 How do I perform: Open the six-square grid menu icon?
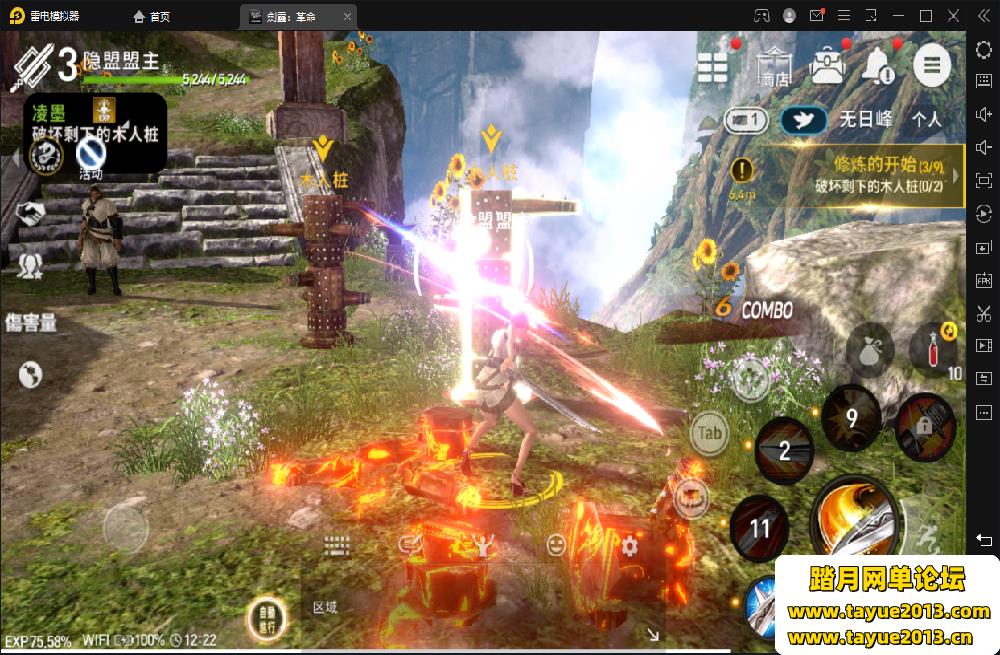713,66
